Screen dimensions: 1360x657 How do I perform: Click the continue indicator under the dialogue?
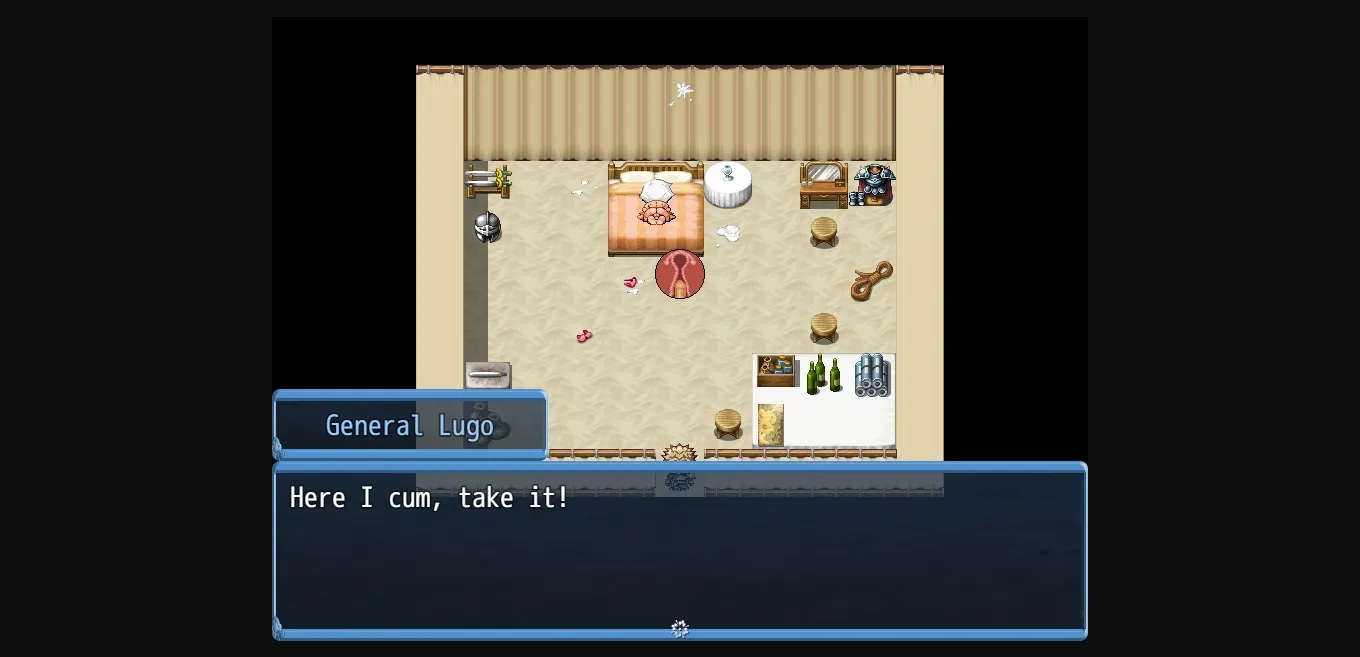click(680, 628)
